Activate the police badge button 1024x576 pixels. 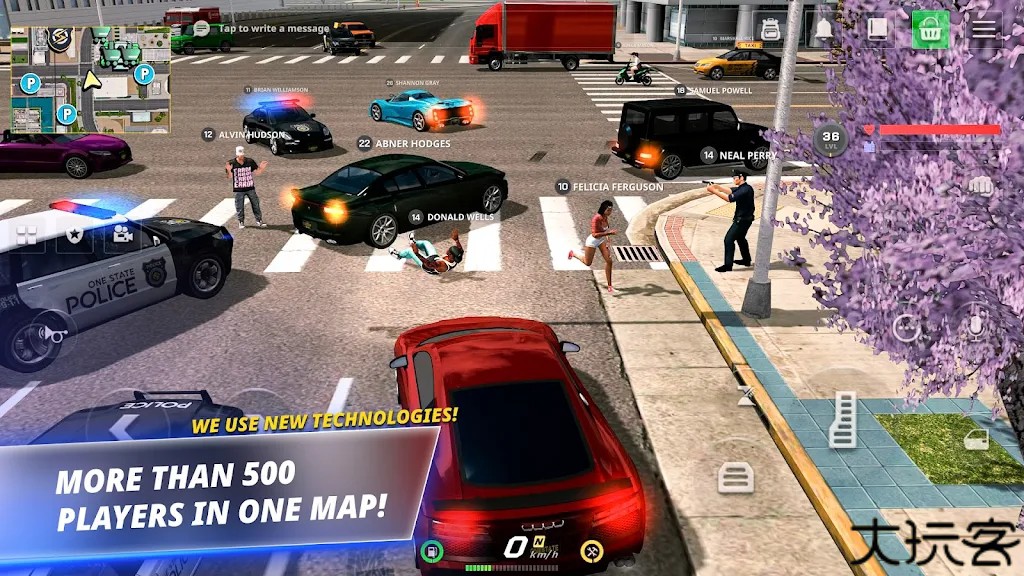point(74,234)
